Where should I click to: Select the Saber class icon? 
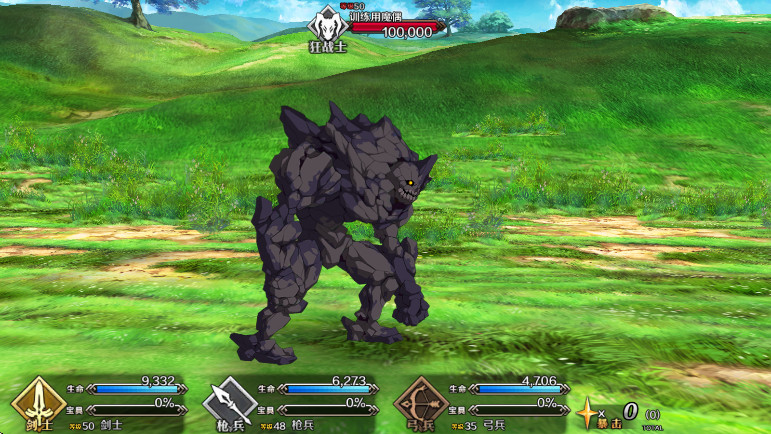click(x=38, y=403)
